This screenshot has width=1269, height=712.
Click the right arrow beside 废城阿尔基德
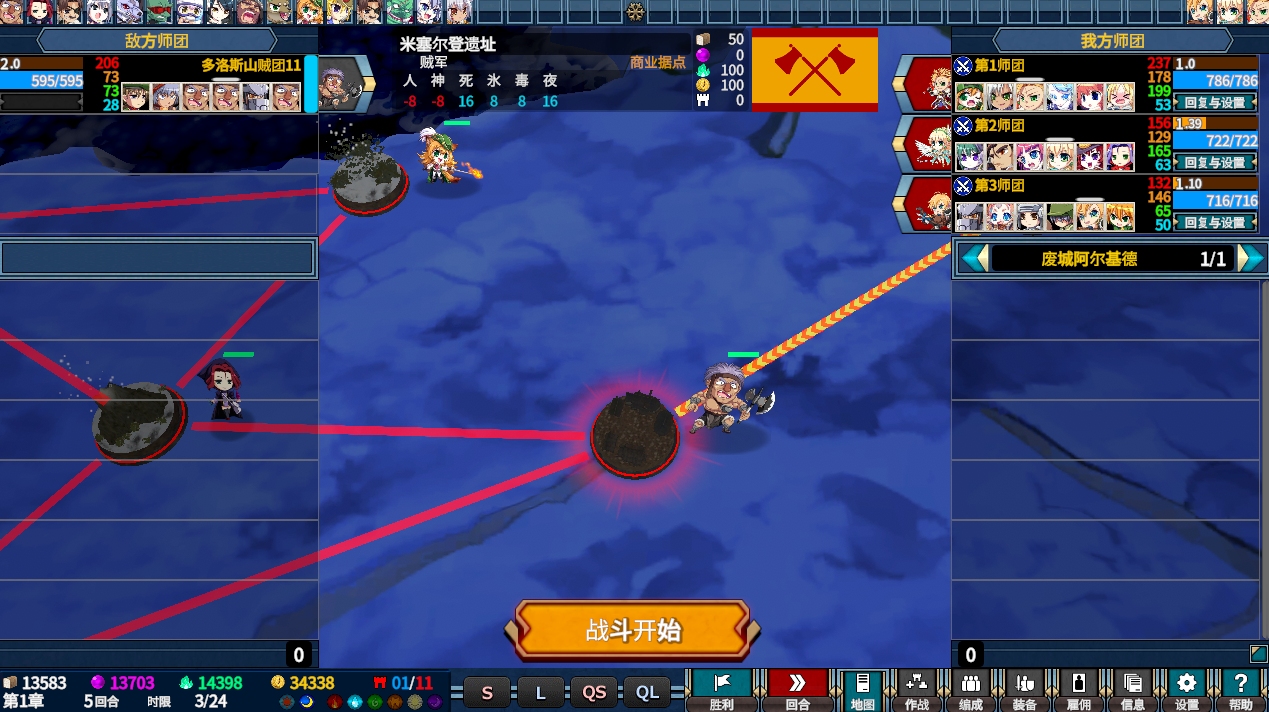(x=1250, y=259)
